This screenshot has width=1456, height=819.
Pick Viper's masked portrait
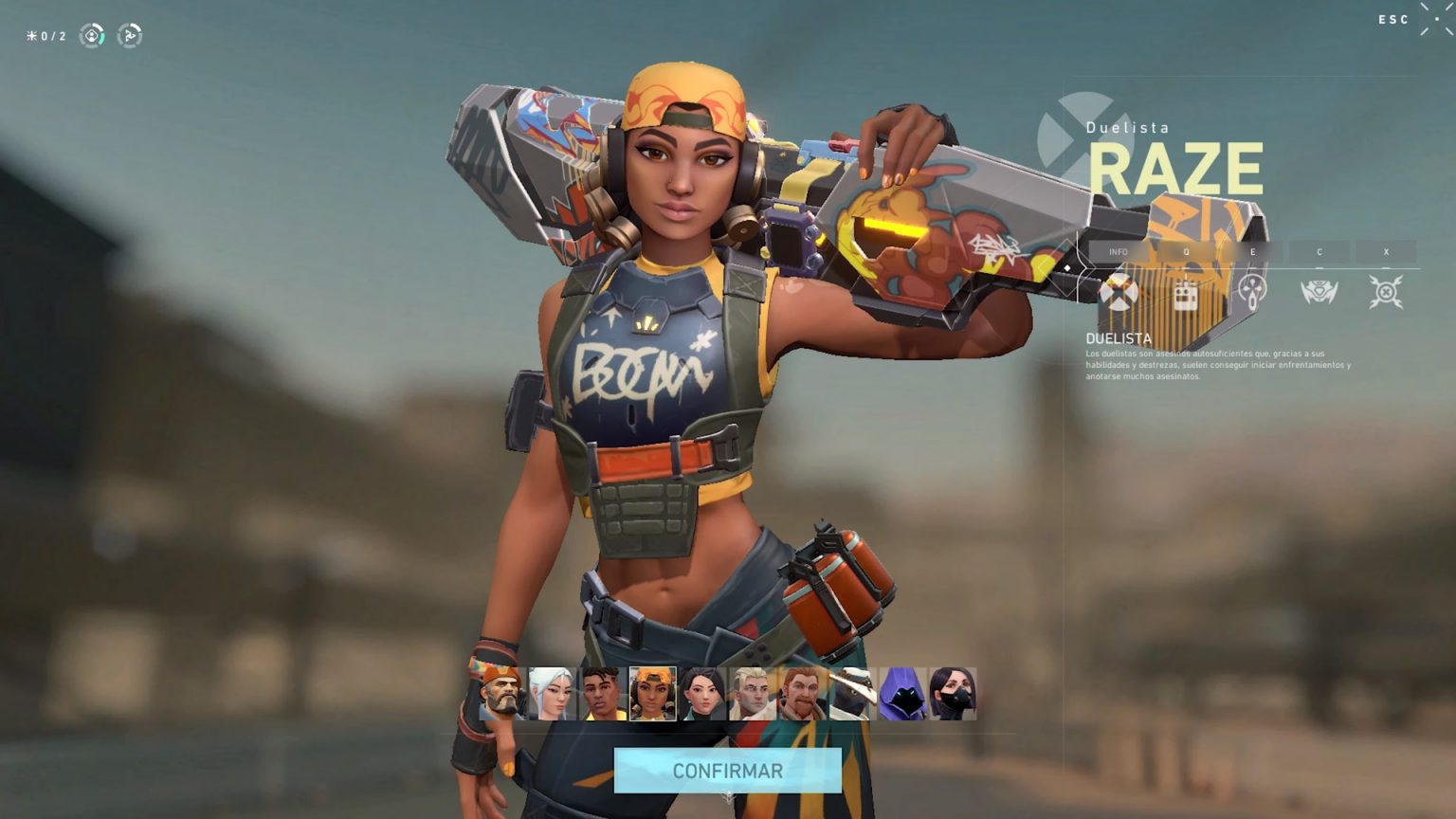pyautogui.click(x=953, y=694)
